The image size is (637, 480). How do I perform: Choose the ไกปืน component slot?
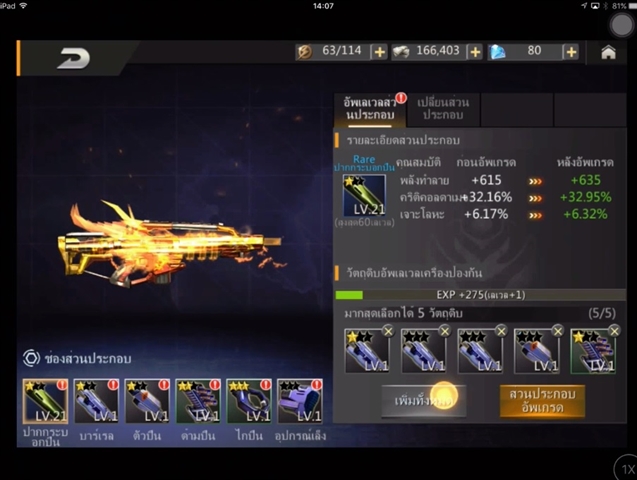[249, 401]
